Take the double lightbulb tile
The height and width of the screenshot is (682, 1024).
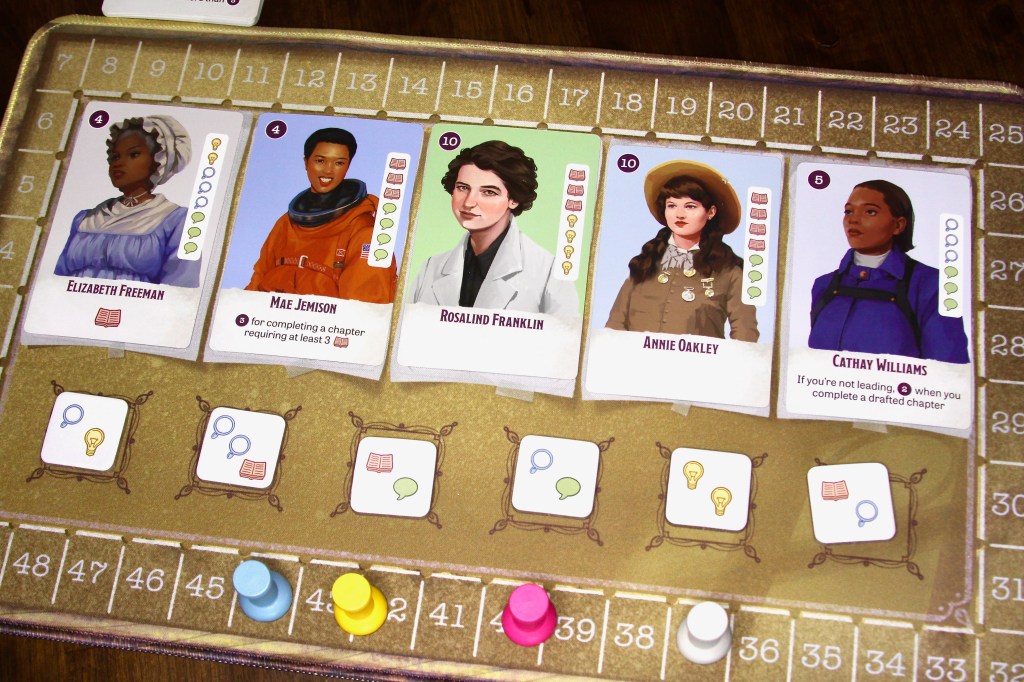pyautogui.click(x=707, y=488)
